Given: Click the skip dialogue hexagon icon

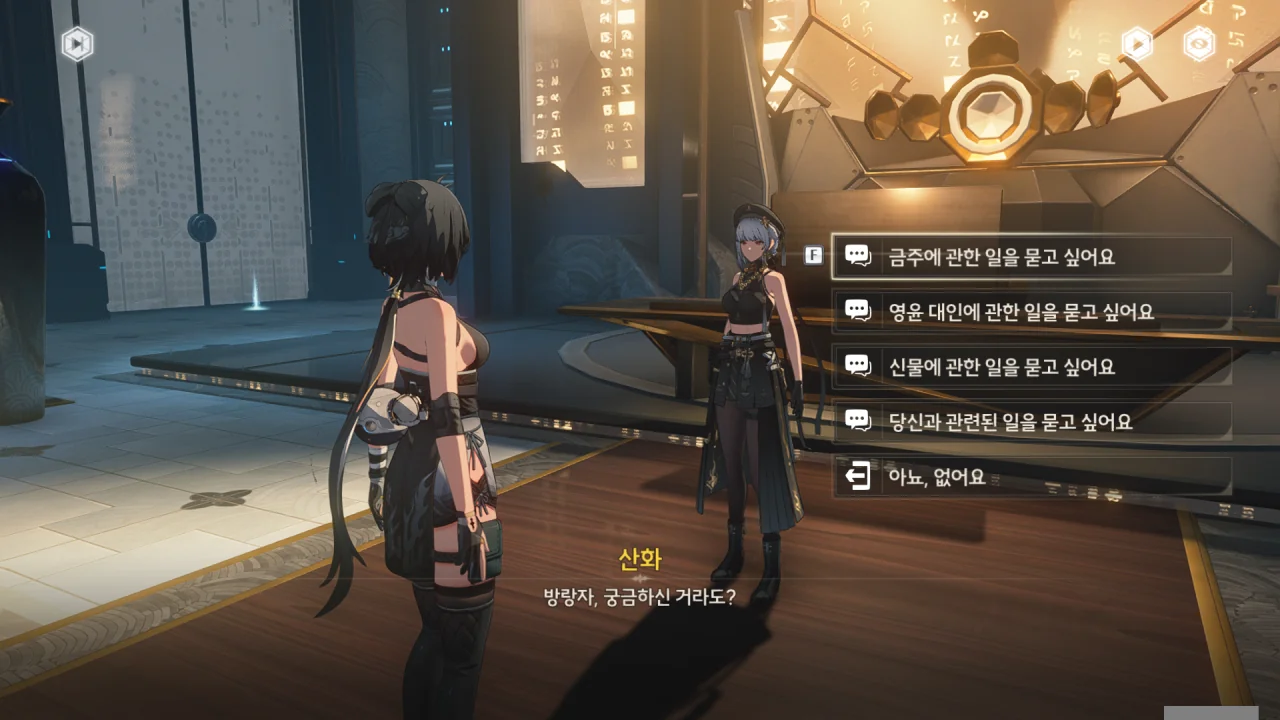Looking at the screenshot, I should coord(77,44).
